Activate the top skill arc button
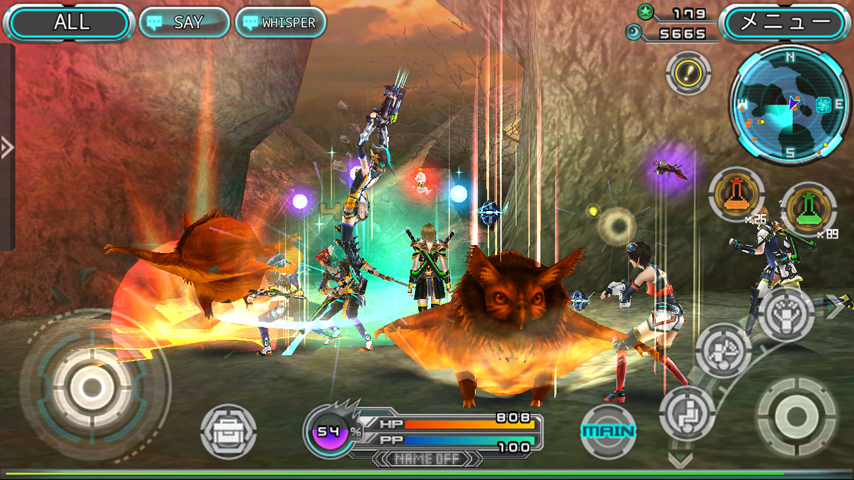The image size is (854, 480). (786, 314)
